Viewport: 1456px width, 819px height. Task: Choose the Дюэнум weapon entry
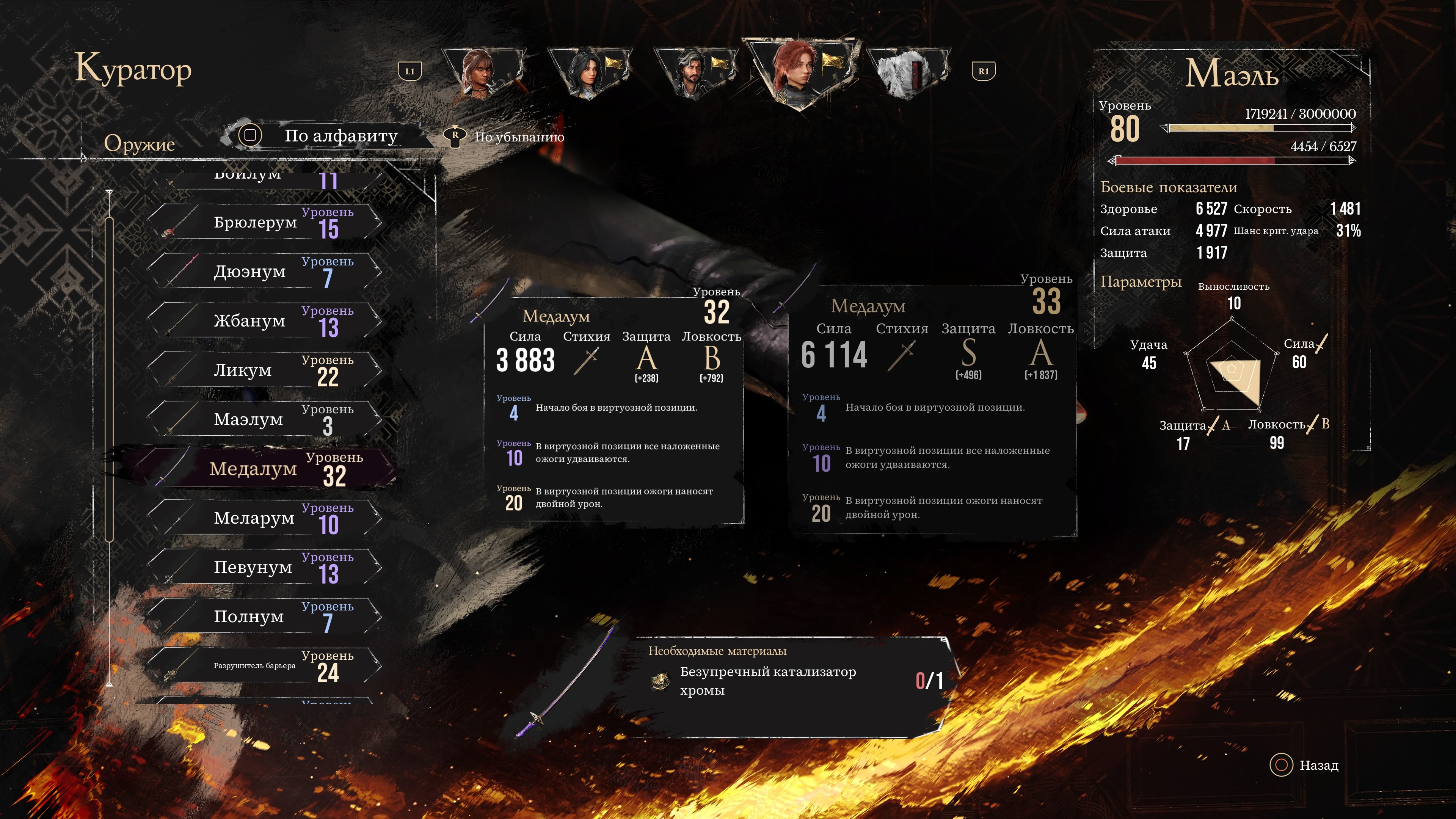pyautogui.click(x=266, y=272)
